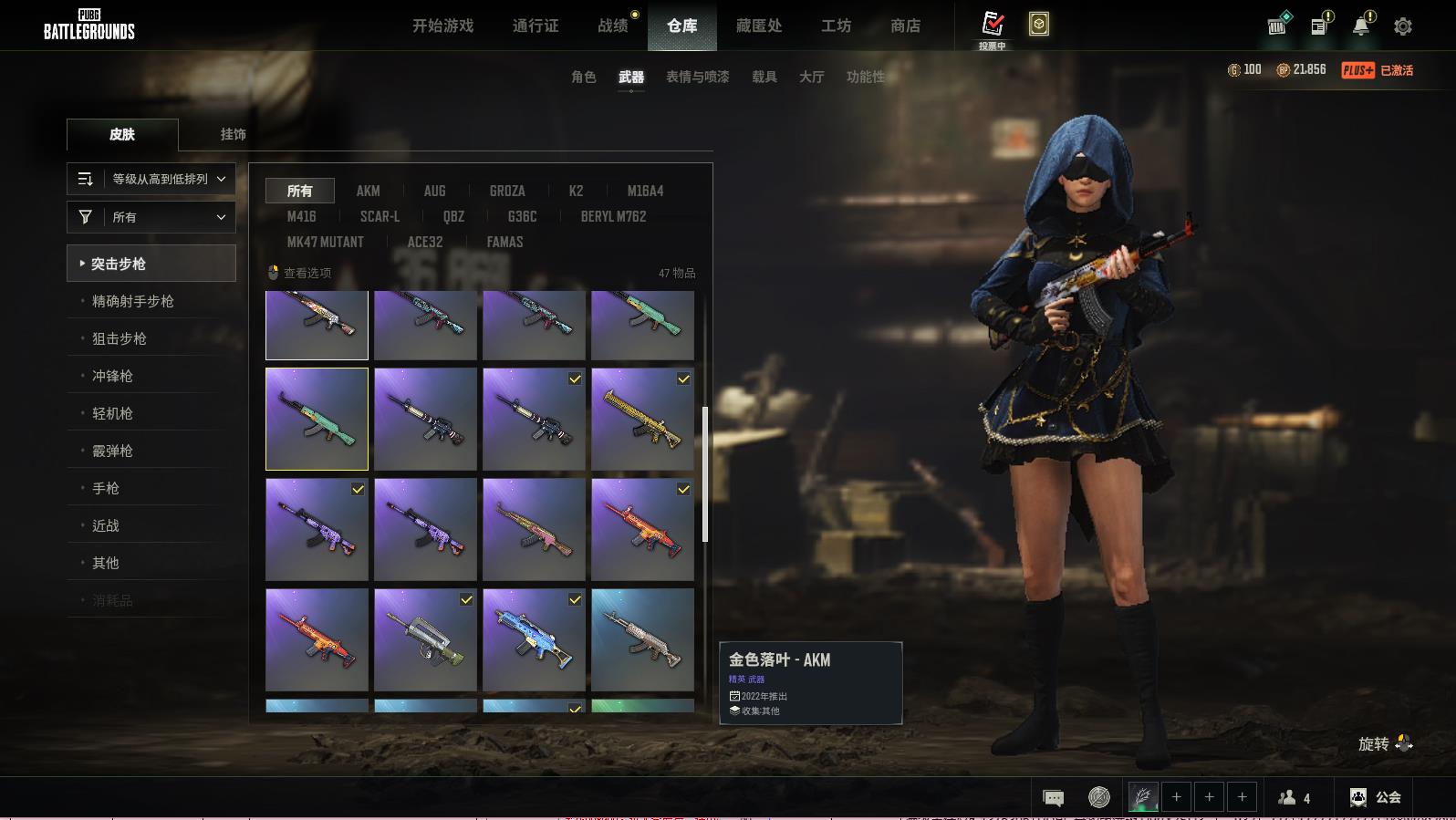Filter skins by AKM
Screen dimensions: 1456x820
point(368,191)
